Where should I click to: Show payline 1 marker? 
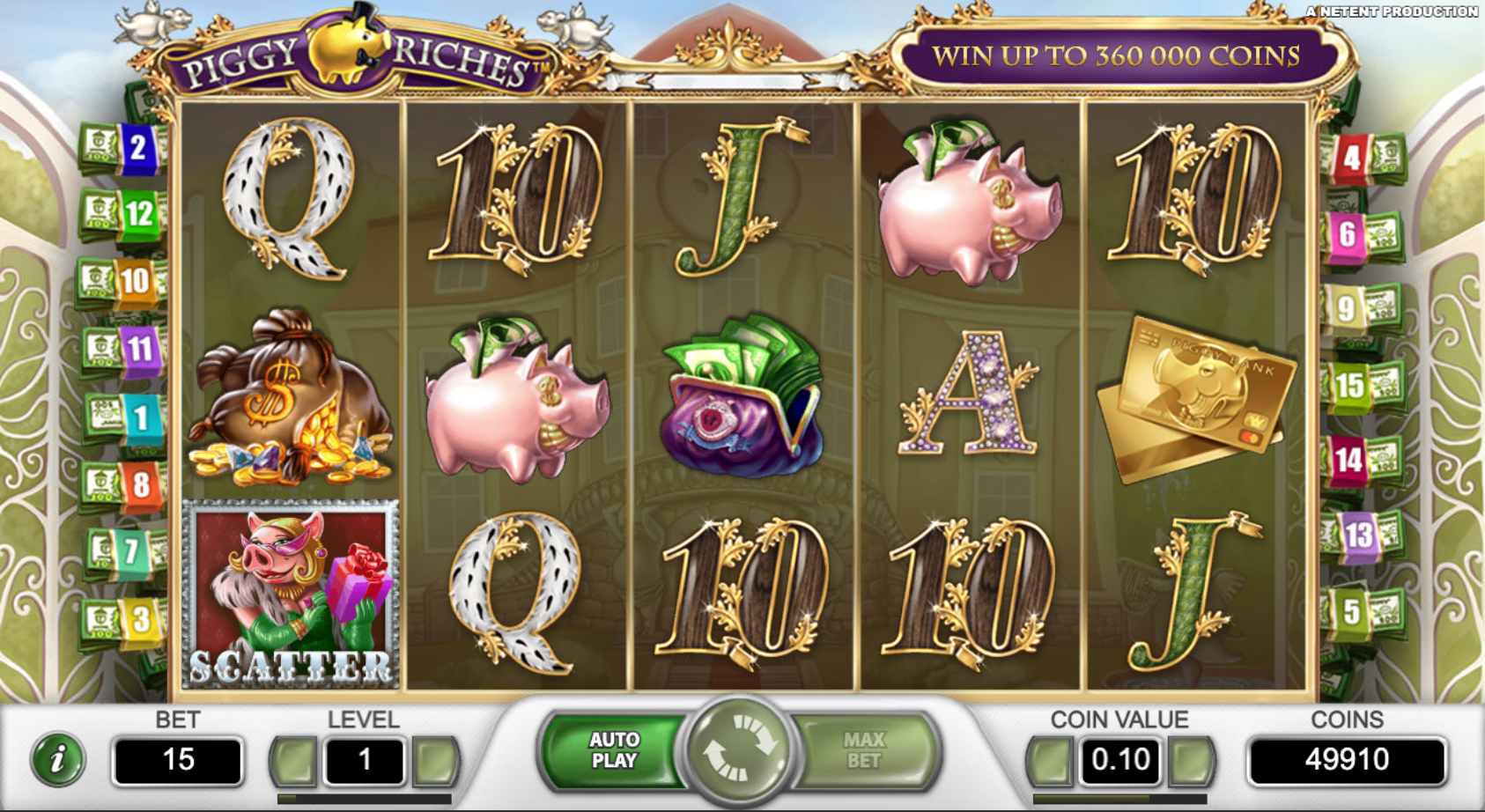140,417
